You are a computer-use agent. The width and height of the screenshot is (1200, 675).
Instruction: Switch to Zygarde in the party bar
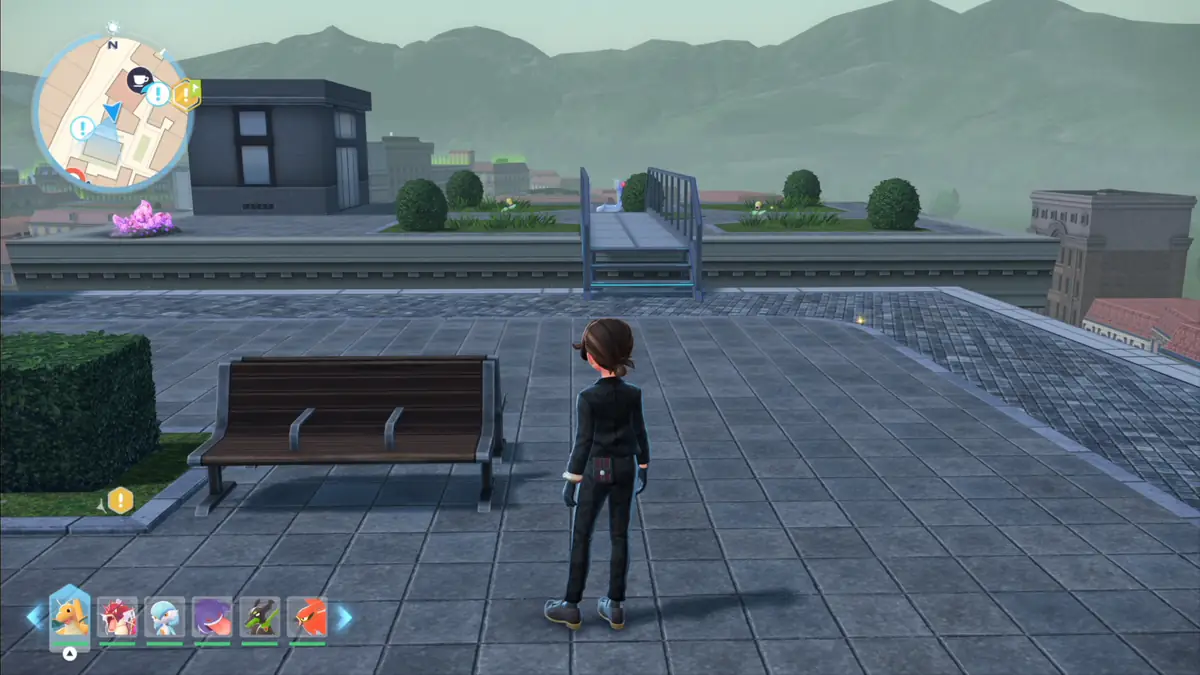259,617
